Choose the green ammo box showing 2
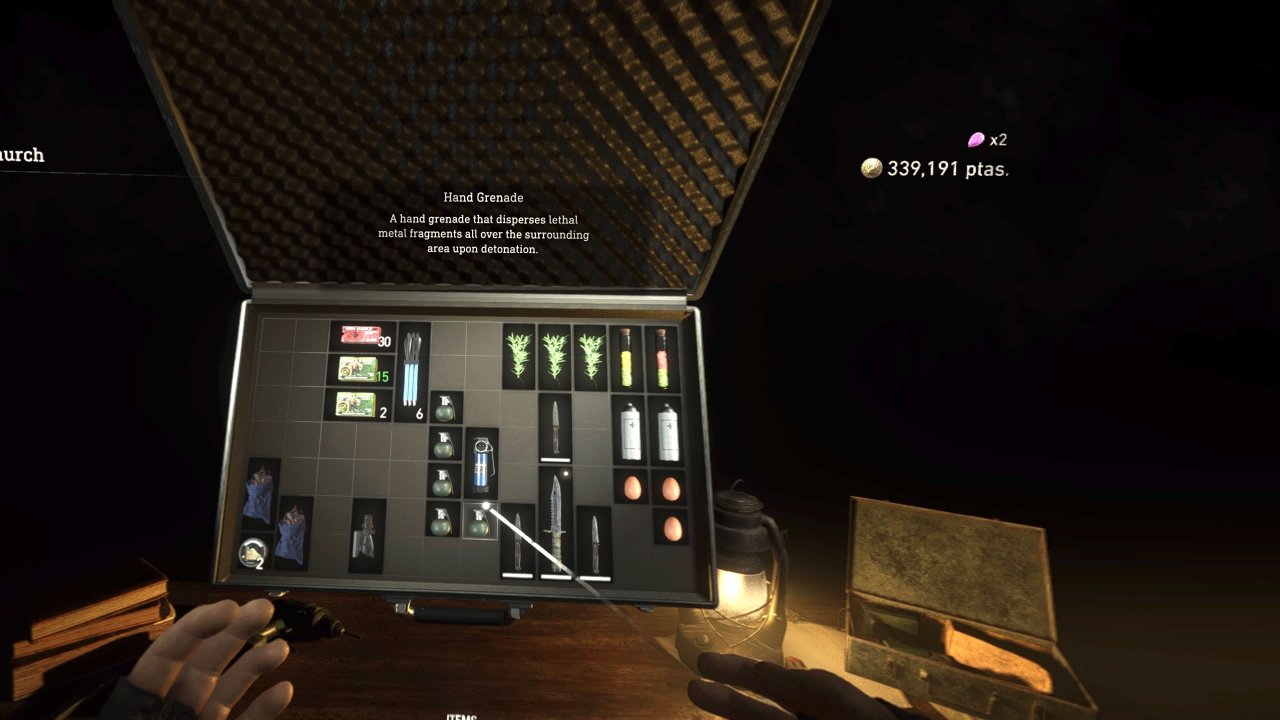Screen dimensions: 1280x720 pos(358,404)
